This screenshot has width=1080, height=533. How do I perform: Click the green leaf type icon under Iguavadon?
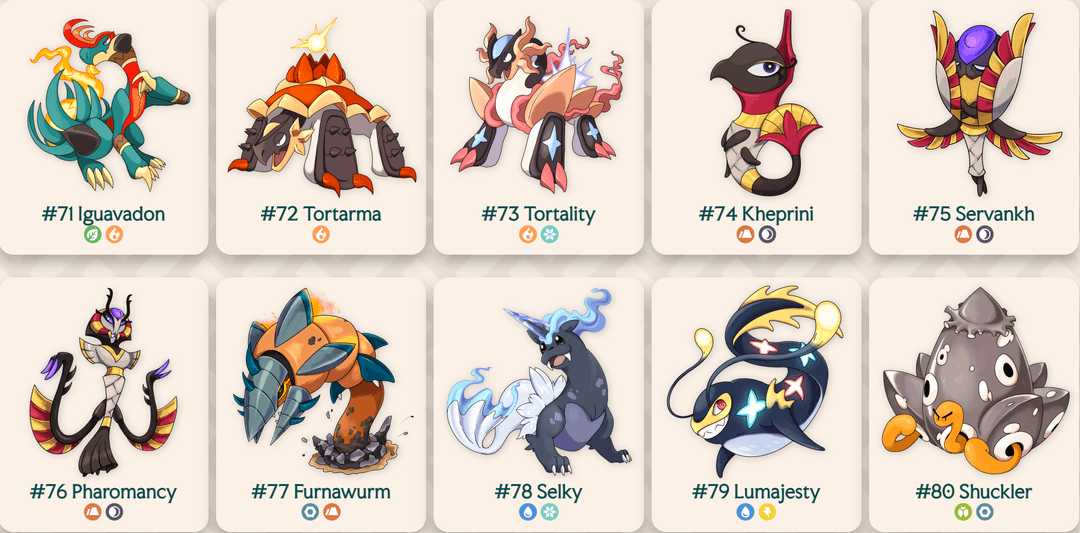[93, 235]
